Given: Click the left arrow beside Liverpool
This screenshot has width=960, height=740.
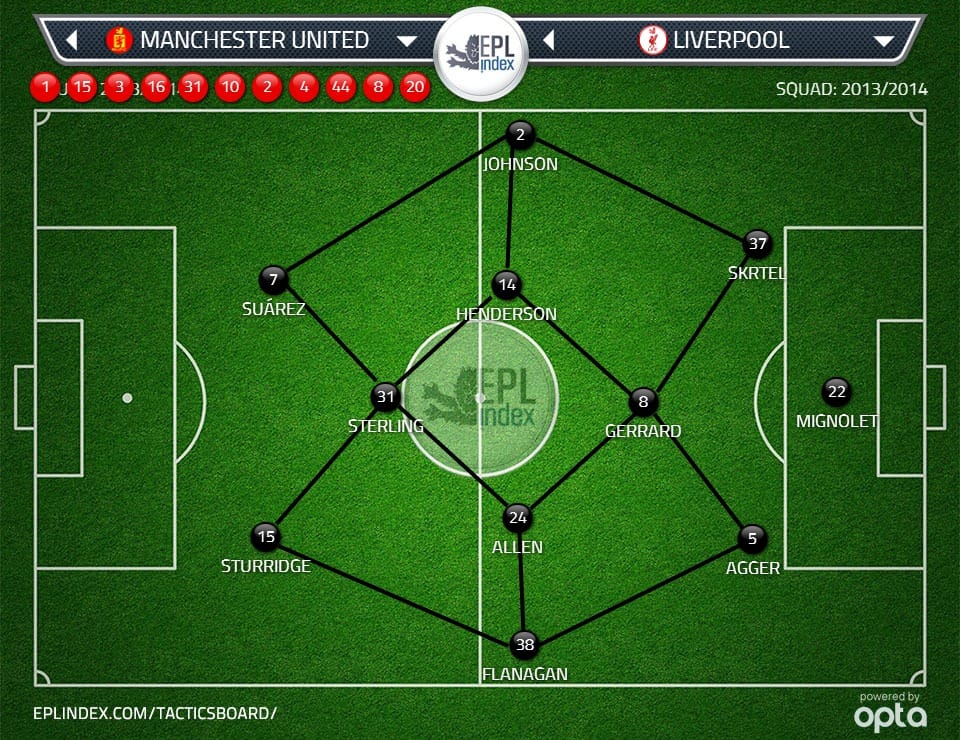Looking at the screenshot, I should [x=548, y=41].
